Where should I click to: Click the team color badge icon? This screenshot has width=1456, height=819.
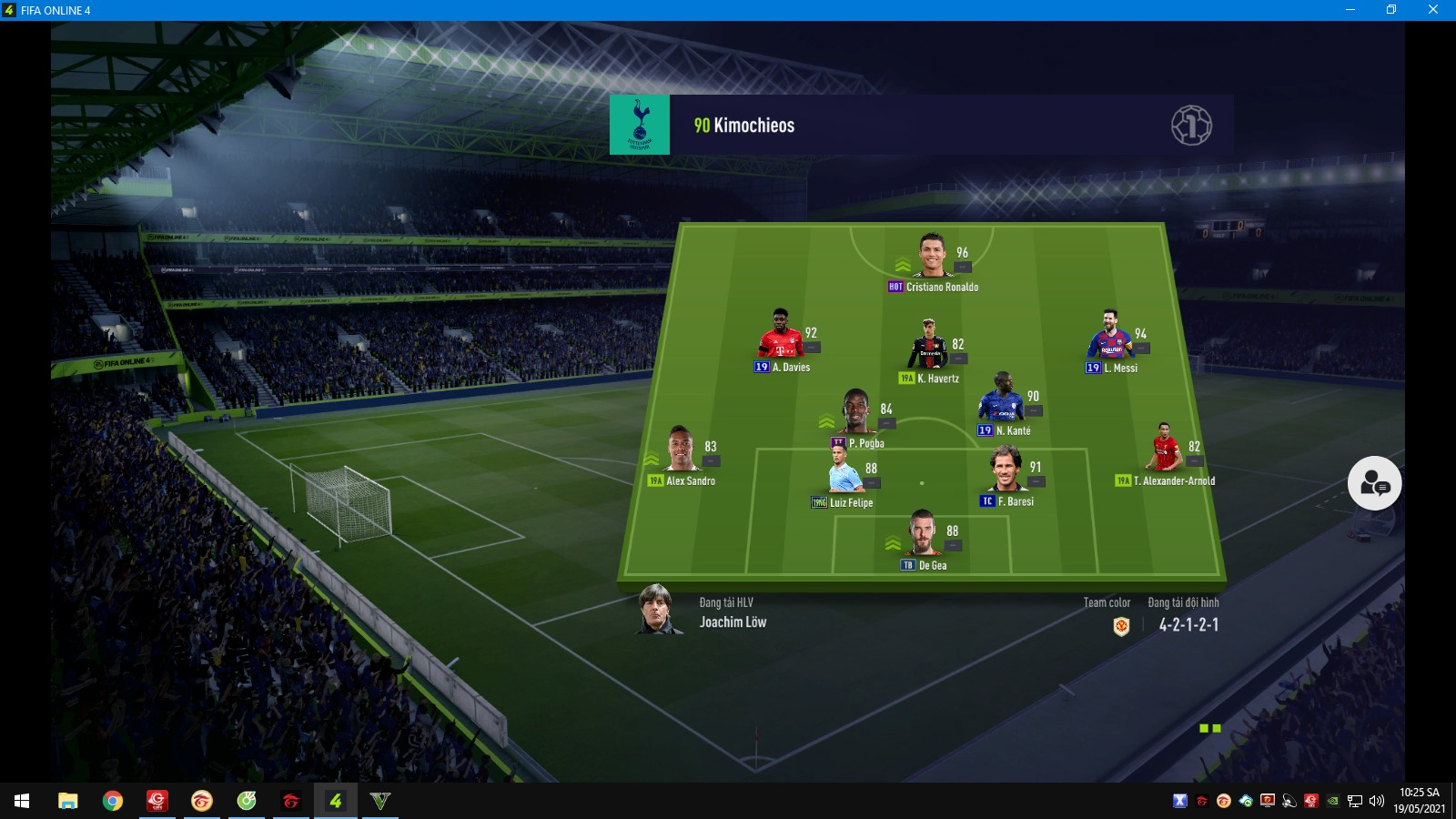tap(1121, 626)
